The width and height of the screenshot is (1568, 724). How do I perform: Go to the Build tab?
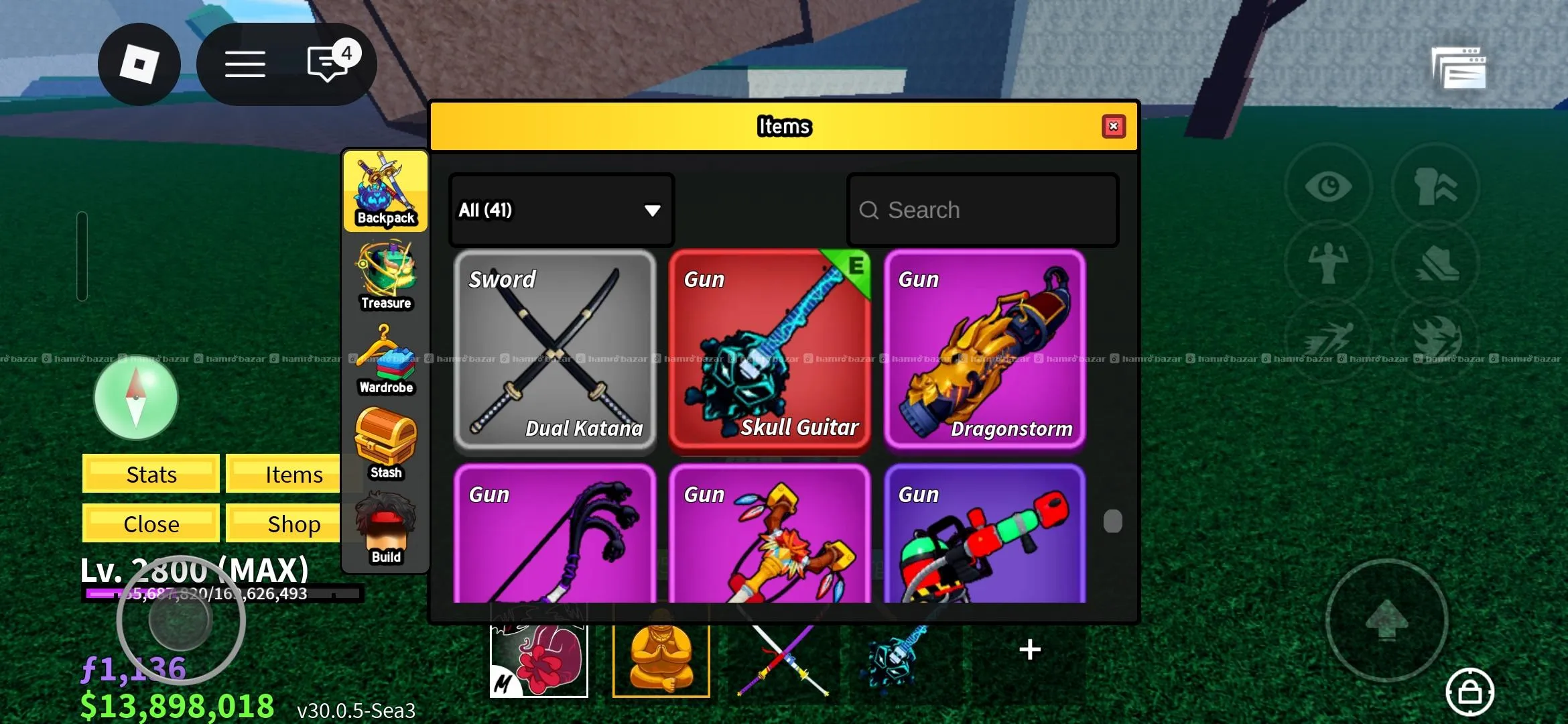(x=385, y=530)
